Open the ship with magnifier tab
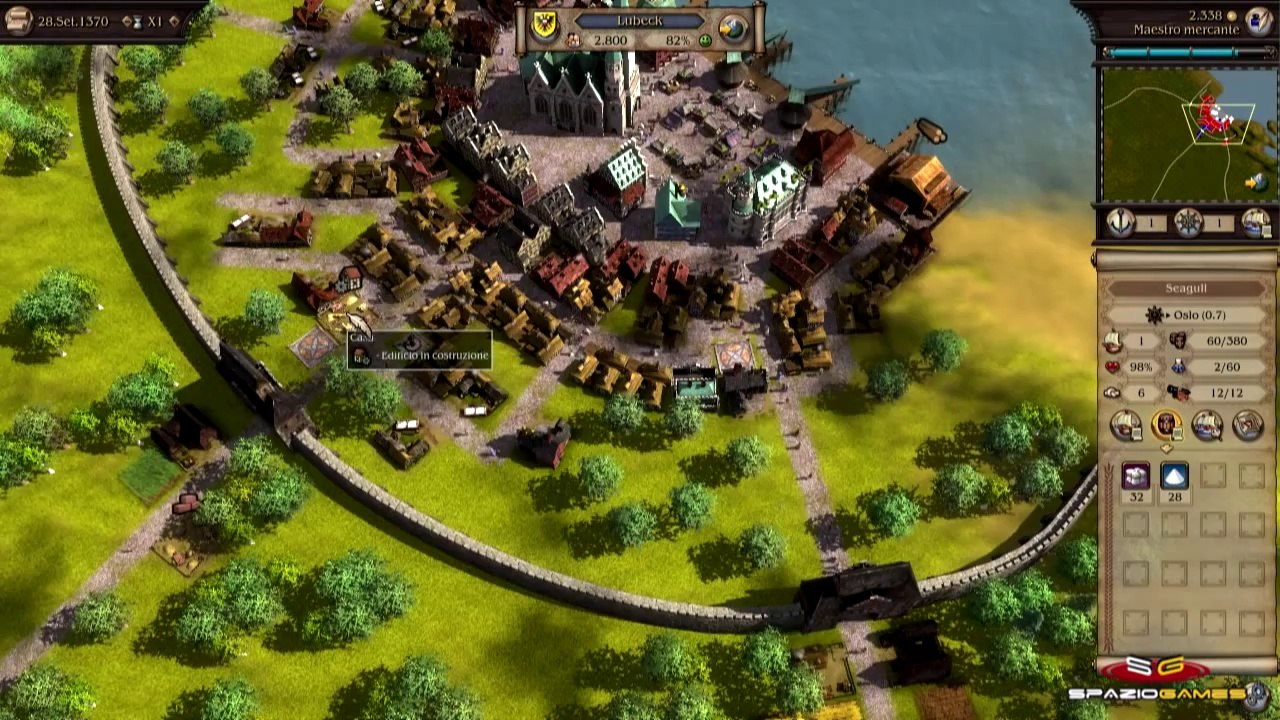 [x=1207, y=426]
